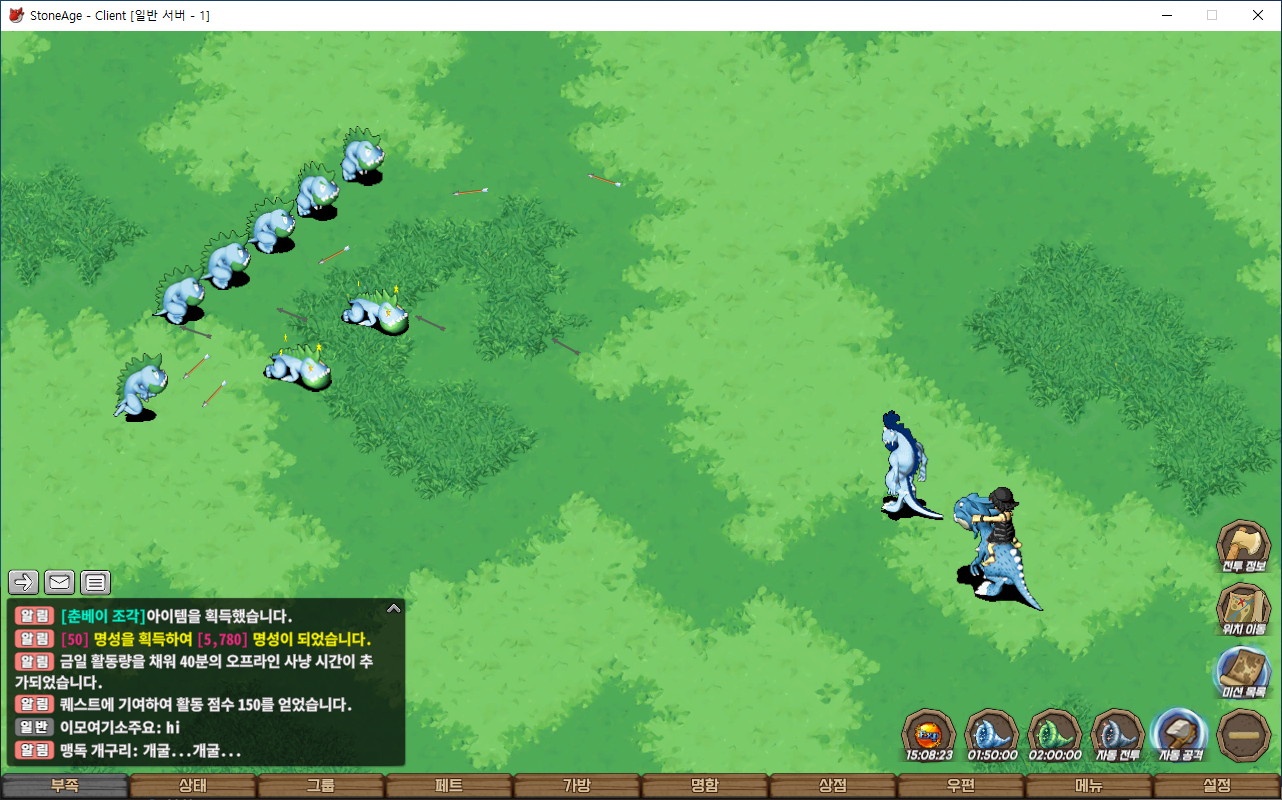1282x800 pixels.
Task: Collapse the chat log with the up arrow
Action: pos(394,608)
